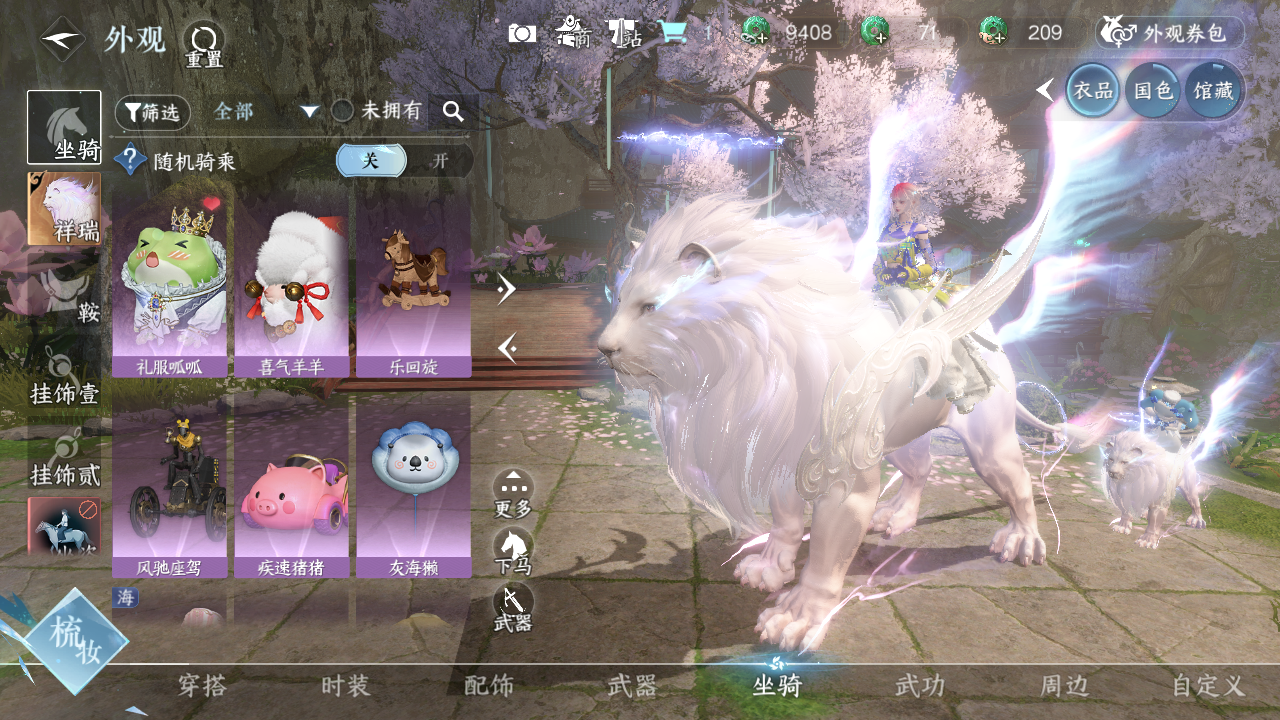1280x720 pixels.
Task: Choose the 疾速猪猪 pig mount
Action: point(291,486)
